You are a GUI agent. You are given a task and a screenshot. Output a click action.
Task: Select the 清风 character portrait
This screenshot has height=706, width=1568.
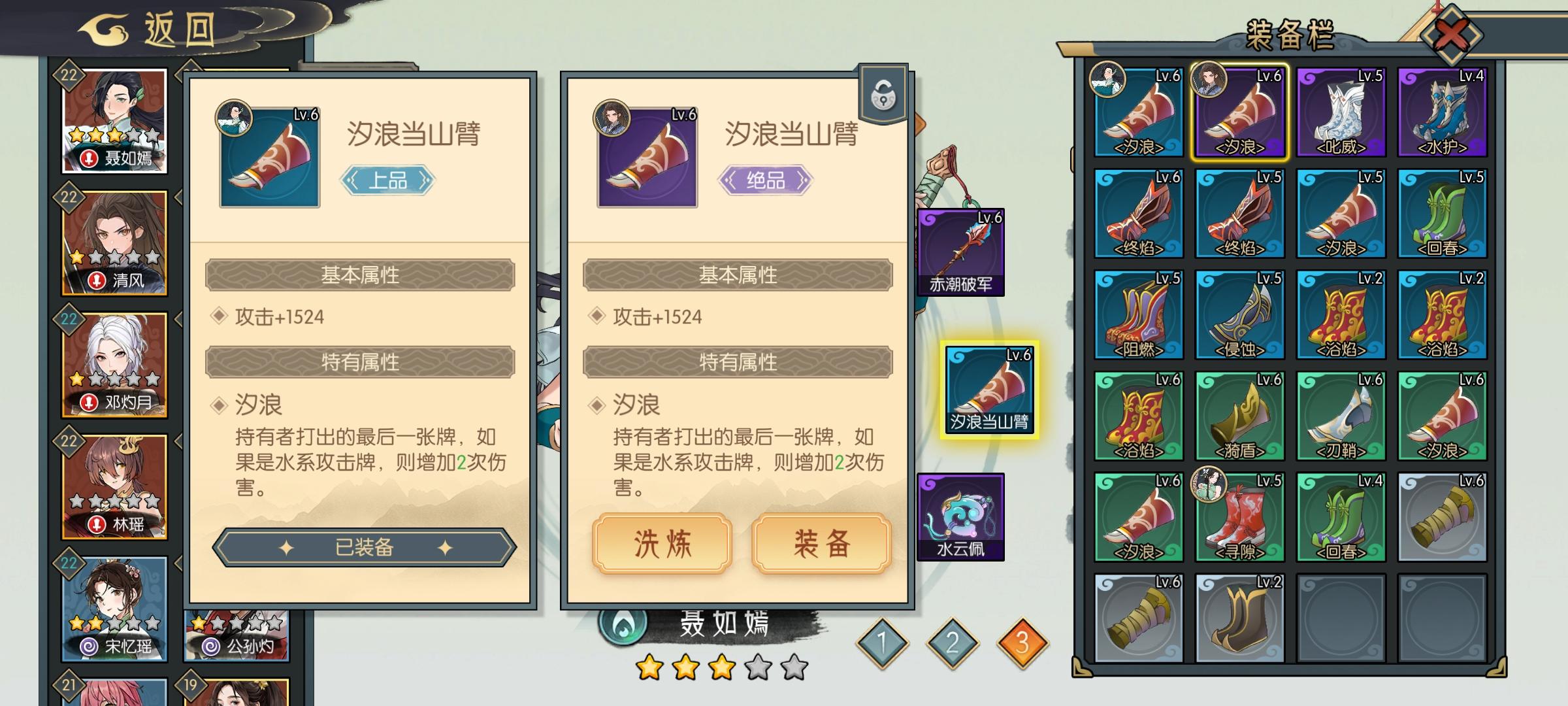pos(115,242)
